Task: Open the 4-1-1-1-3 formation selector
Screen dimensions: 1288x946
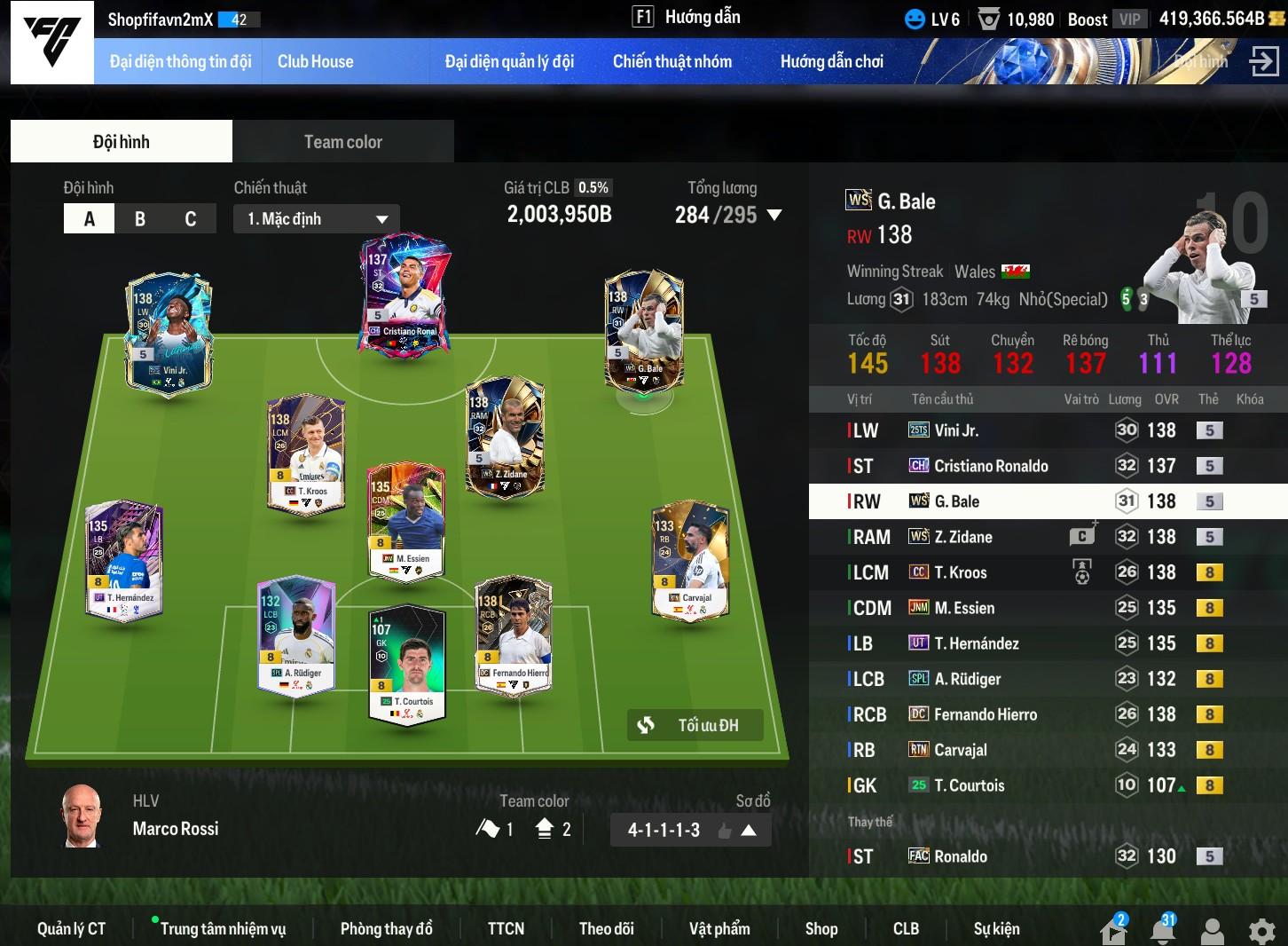Action: tap(690, 831)
